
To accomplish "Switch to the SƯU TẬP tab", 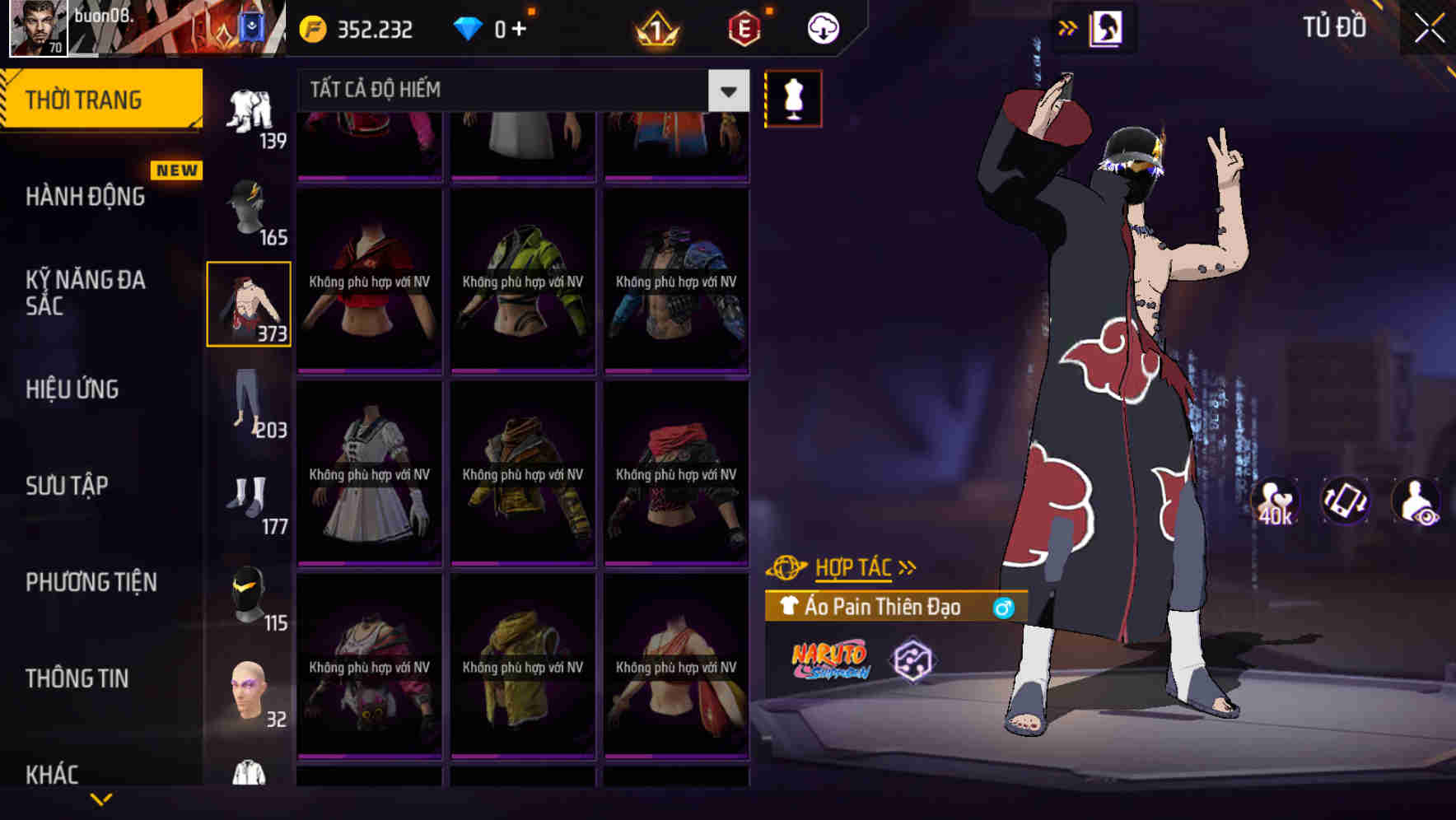I will [66, 486].
